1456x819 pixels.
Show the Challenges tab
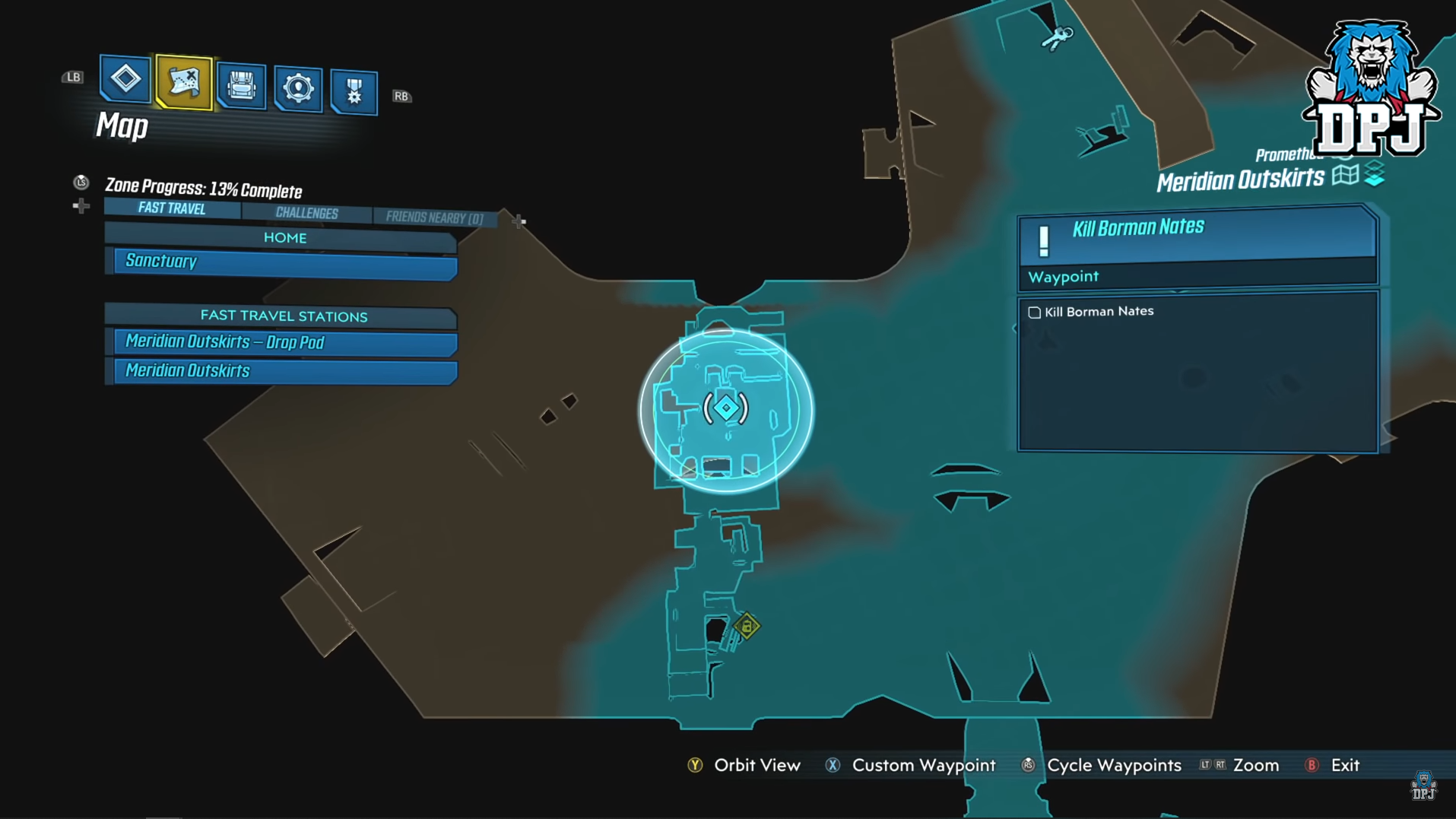[x=306, y=213]
